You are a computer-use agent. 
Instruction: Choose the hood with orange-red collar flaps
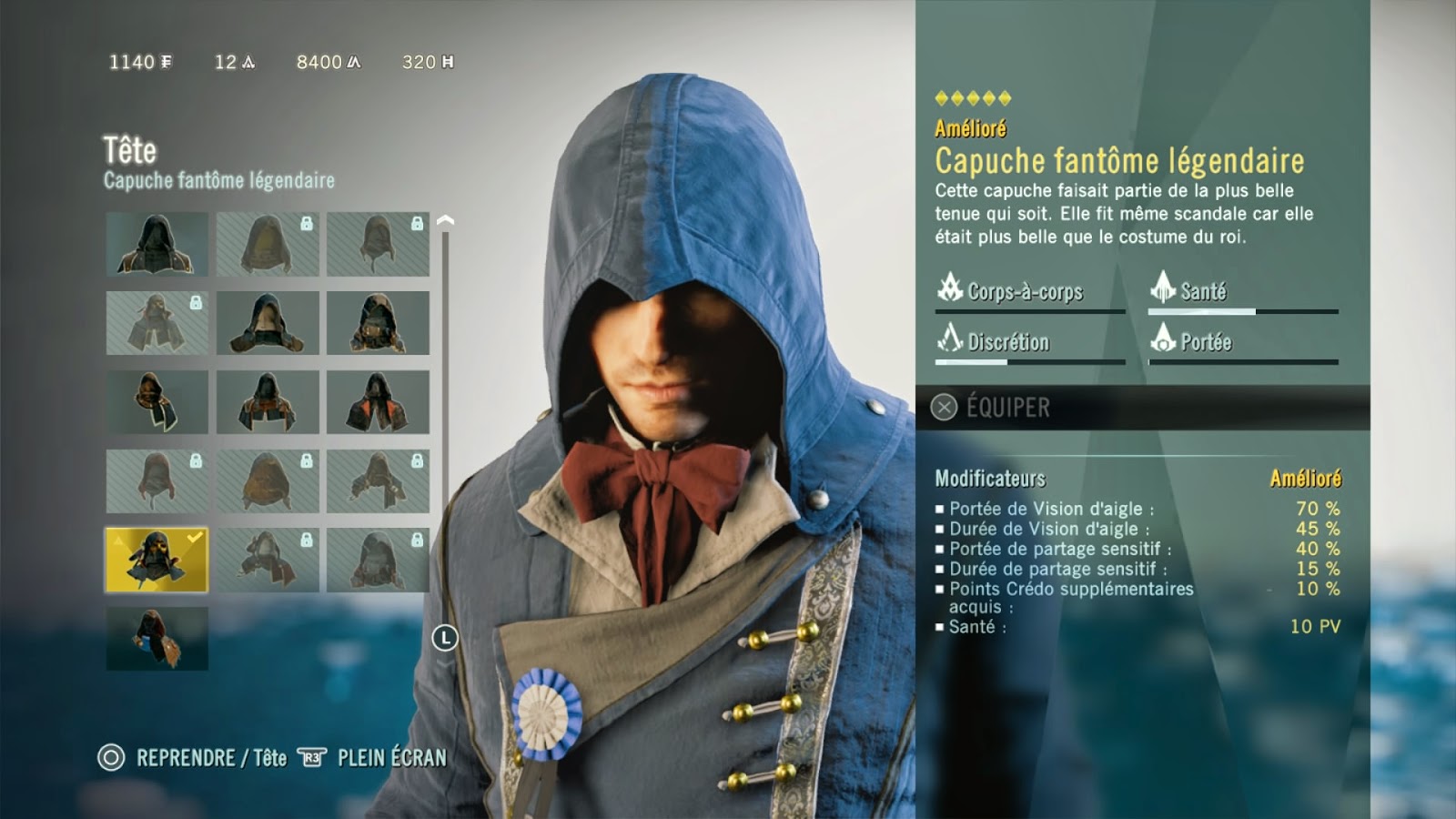378,402
